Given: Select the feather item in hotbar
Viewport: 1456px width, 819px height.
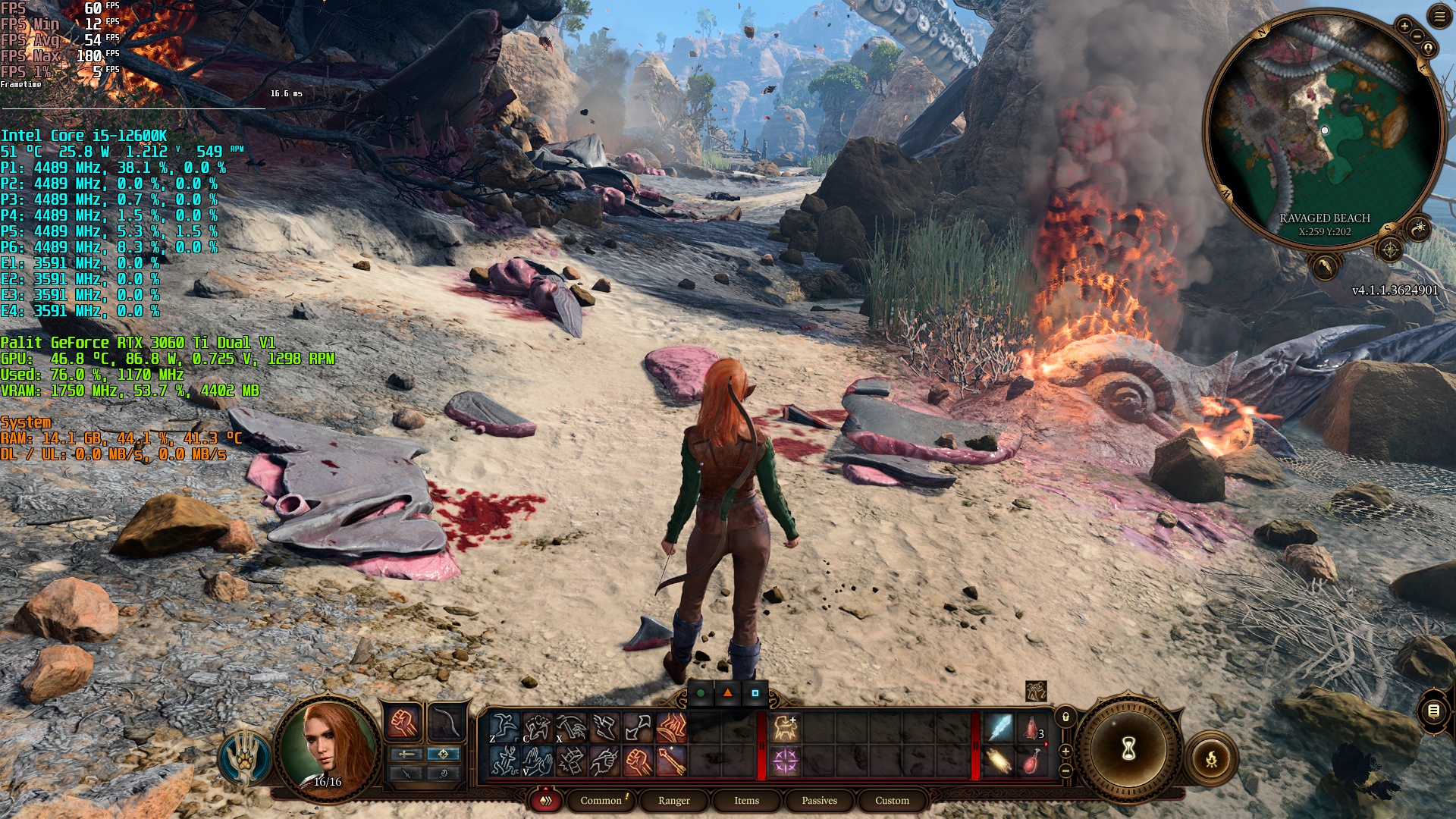Looking at the screenshot, I should [x=999, y=728].
